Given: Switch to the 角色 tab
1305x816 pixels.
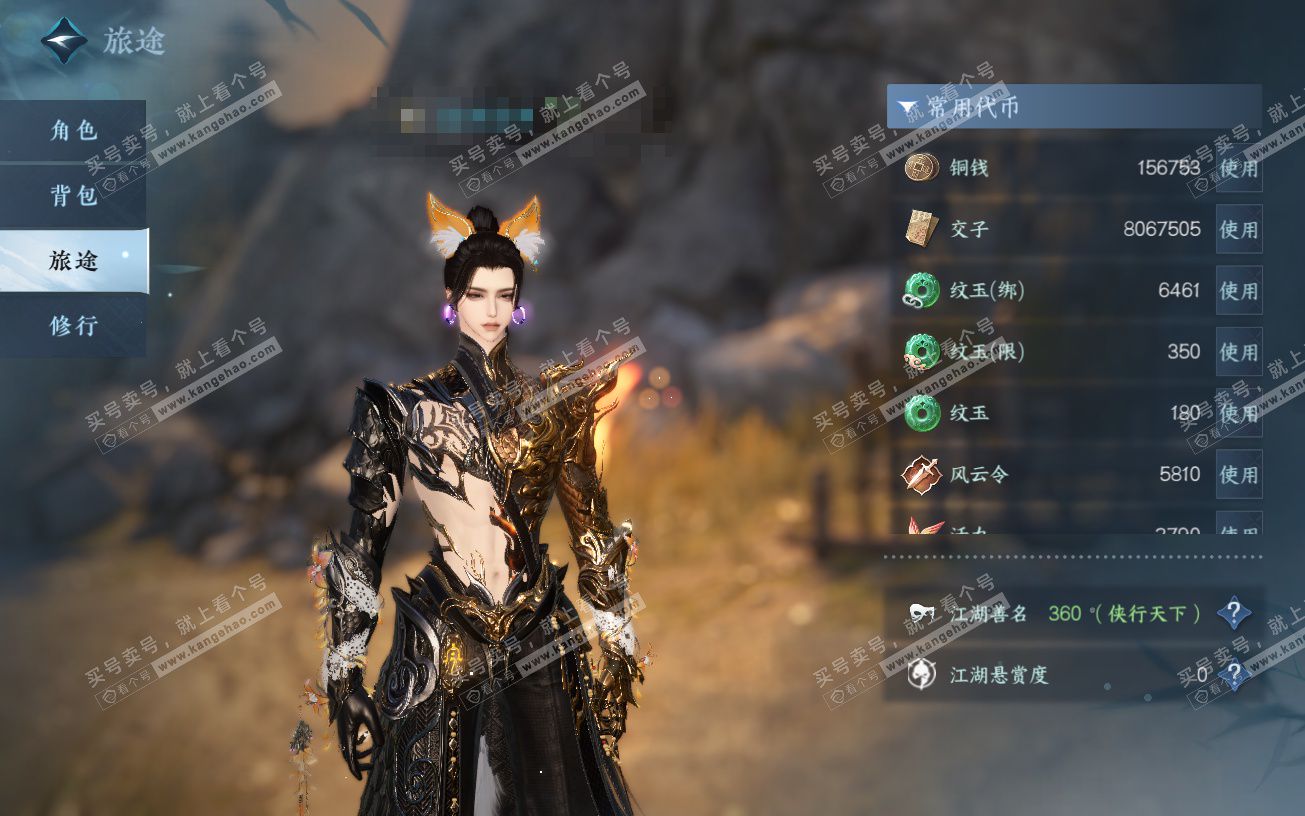Looking at the screenshot, I should 73,130.
